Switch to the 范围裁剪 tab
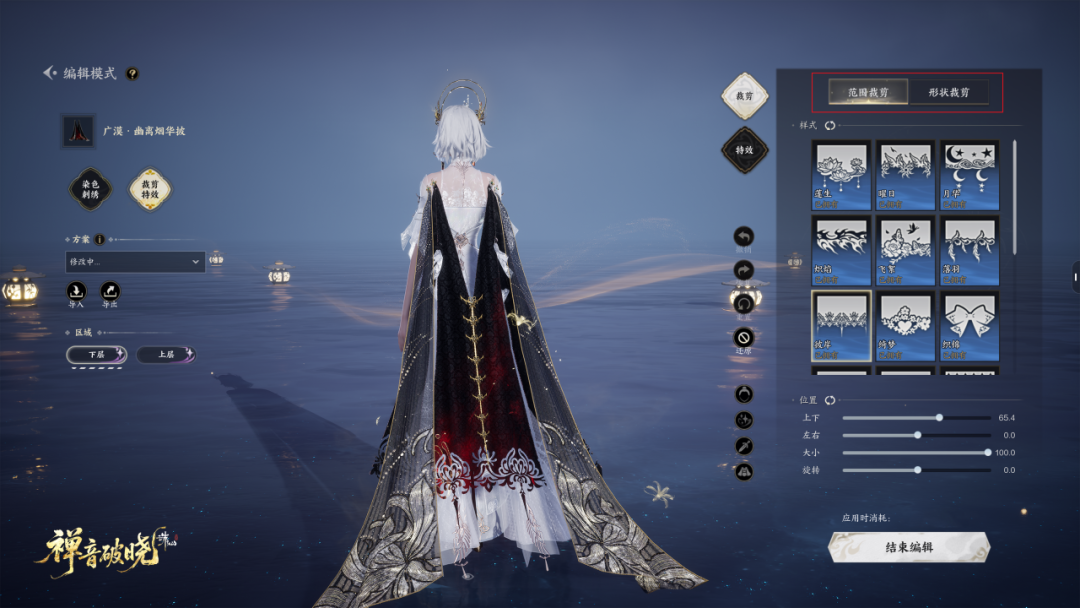This screenshot has height=608, width=1080. pos(869,92)
